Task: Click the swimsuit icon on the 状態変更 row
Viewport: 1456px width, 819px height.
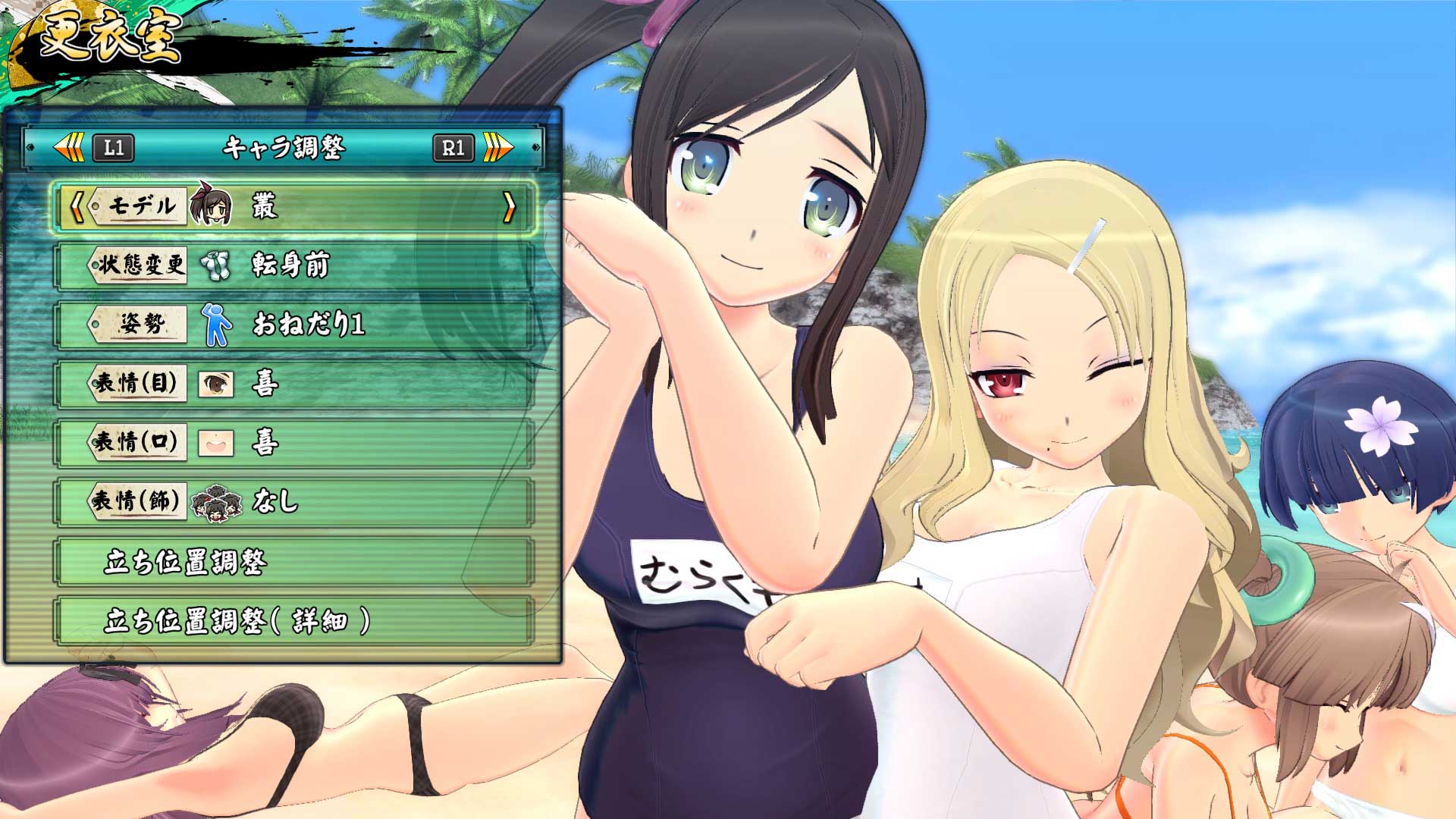Action: (x=216, y=265)
